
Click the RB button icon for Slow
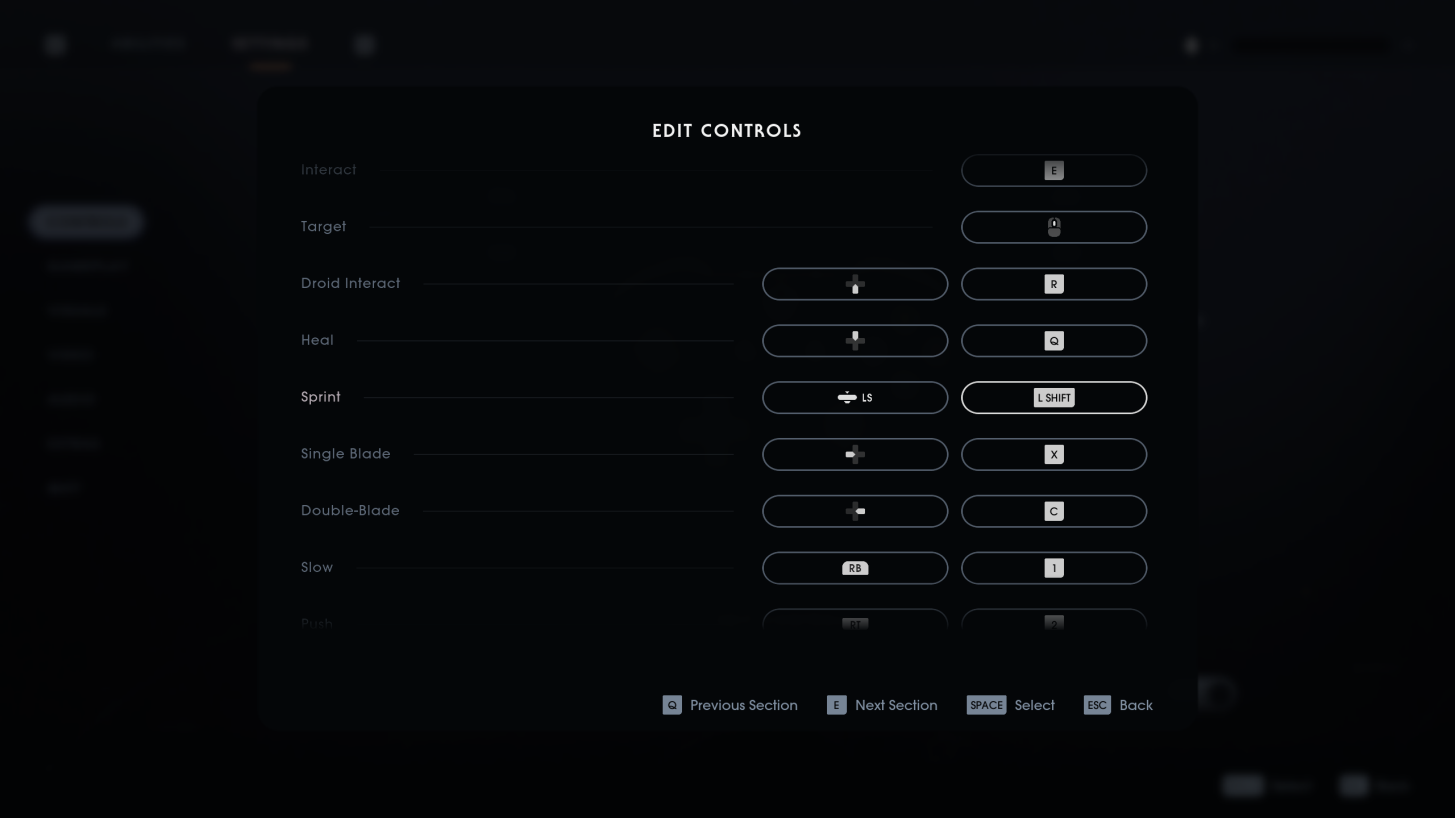click(855, 568)
